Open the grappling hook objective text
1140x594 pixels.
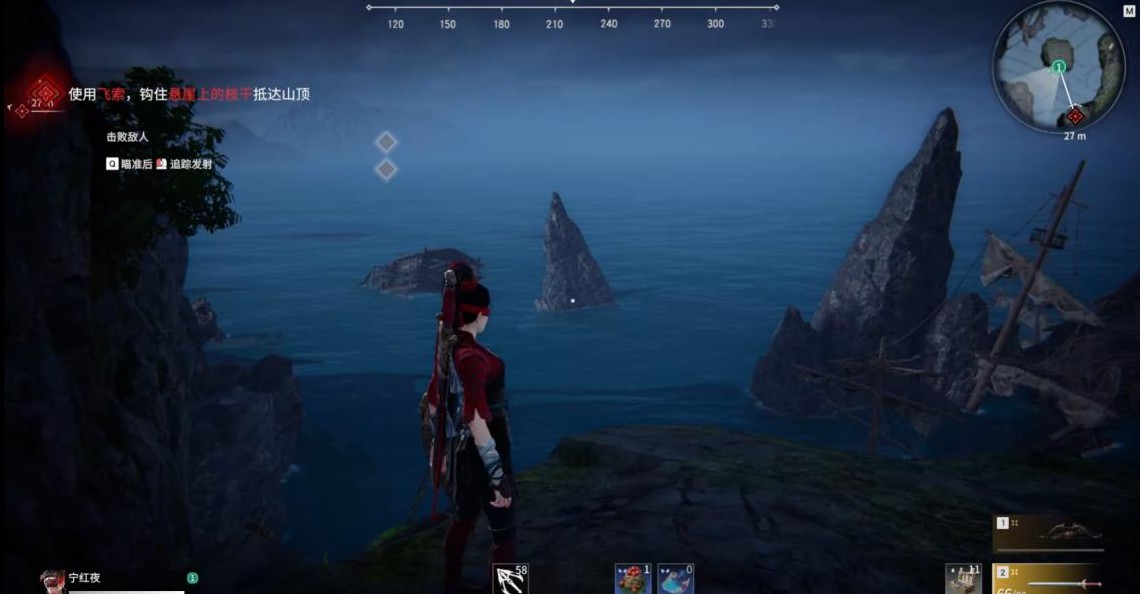pos(189,94)
